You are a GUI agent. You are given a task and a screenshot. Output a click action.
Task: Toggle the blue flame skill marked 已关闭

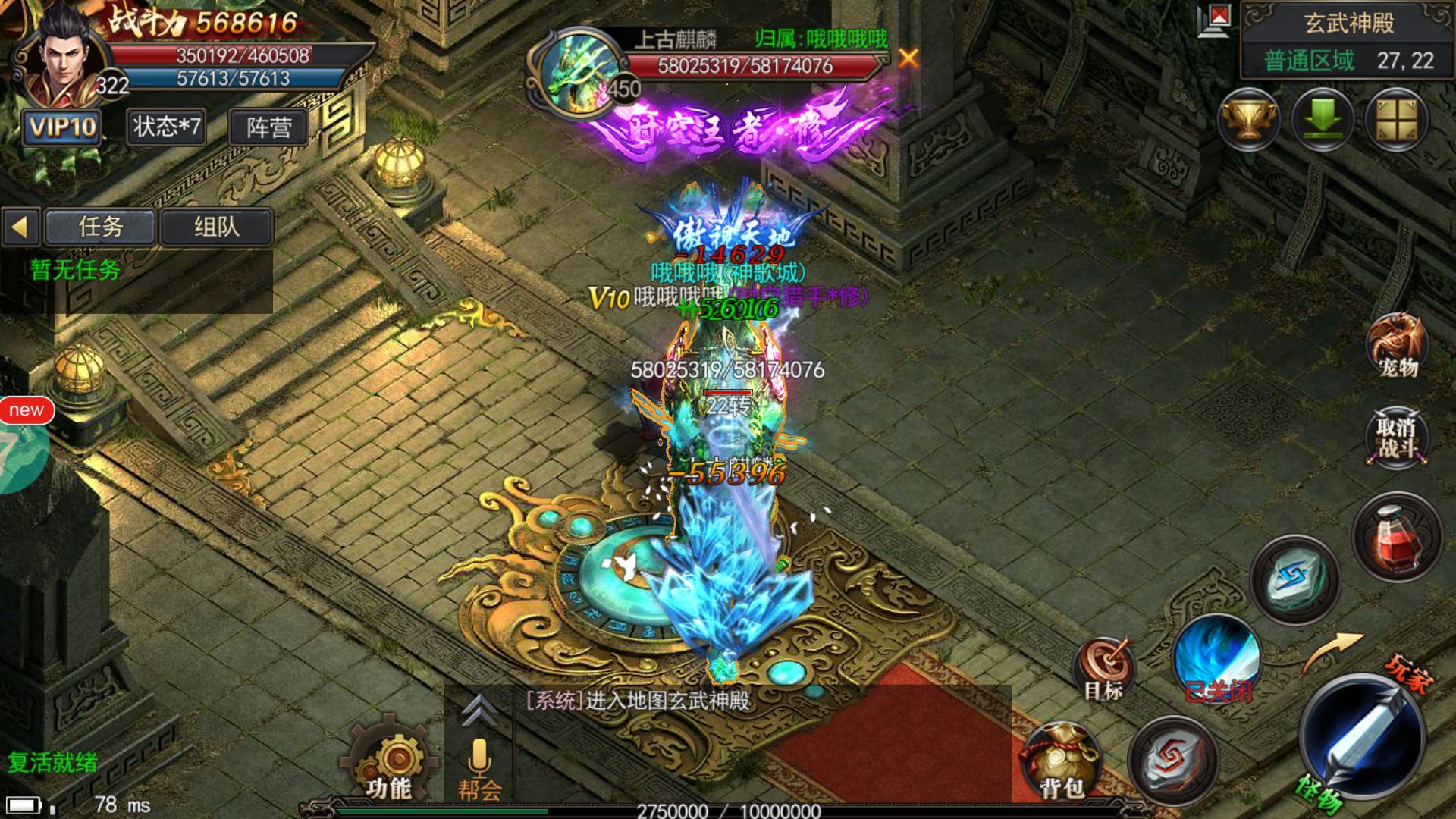1216,658
